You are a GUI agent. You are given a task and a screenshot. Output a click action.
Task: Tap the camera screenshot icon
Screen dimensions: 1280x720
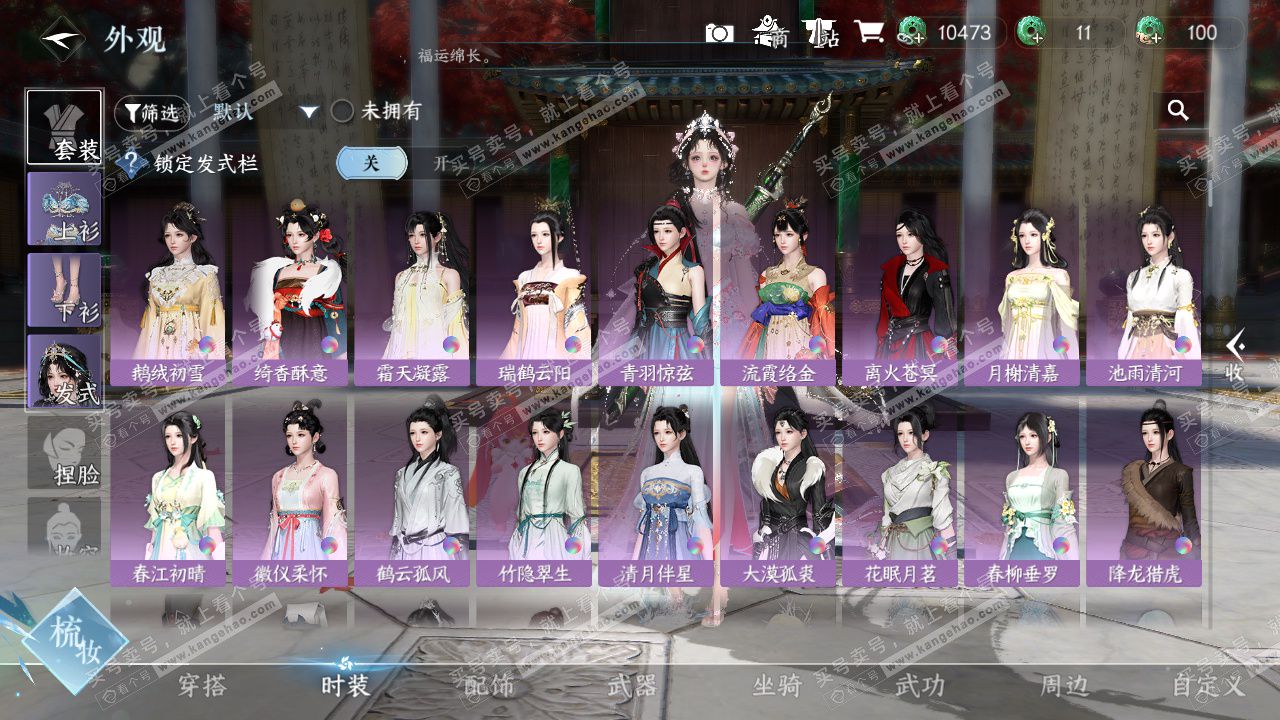click(719, 33)
